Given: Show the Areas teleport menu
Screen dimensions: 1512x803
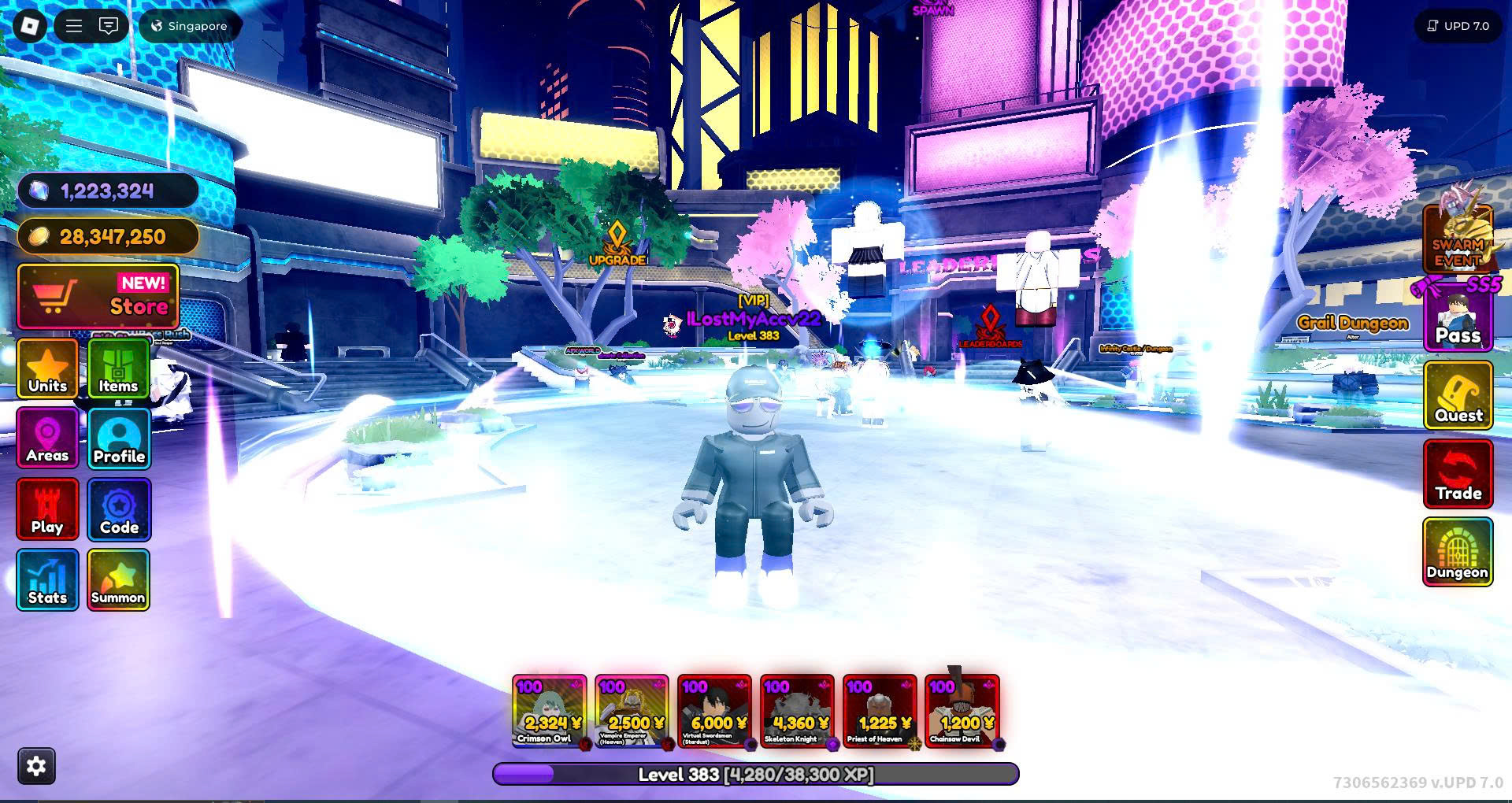Looking at the screenshot, I should pyautogui.click(x=47, y=439).
